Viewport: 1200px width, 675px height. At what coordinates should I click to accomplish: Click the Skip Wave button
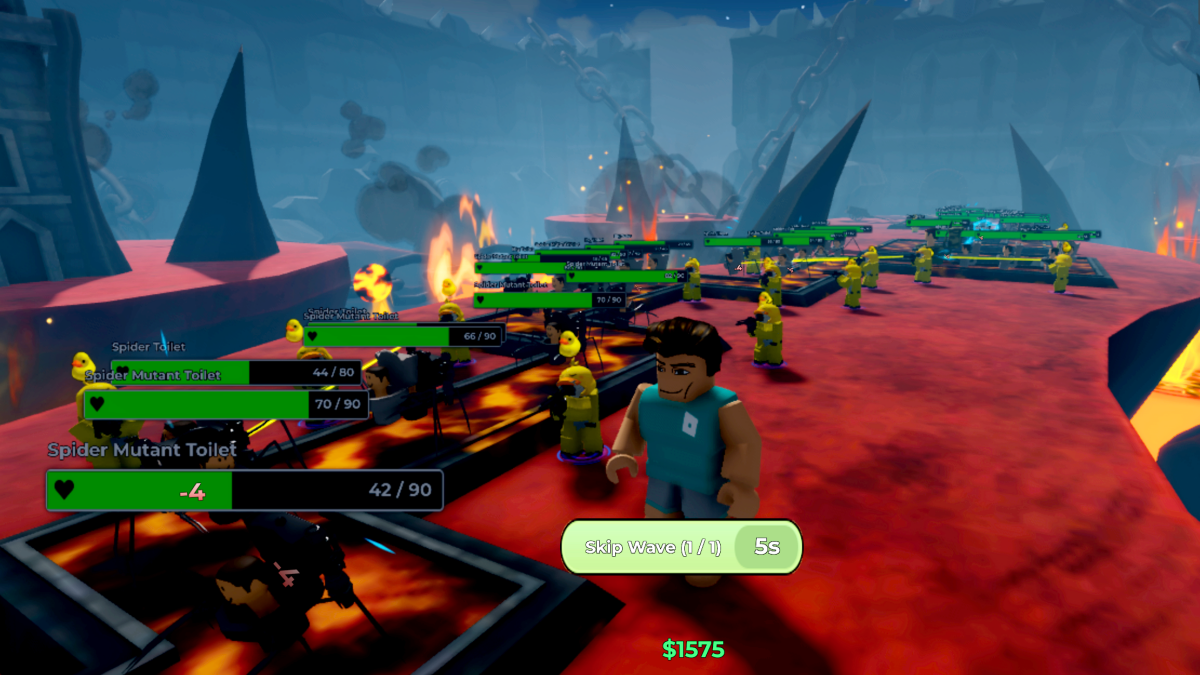tap(650, 547)
